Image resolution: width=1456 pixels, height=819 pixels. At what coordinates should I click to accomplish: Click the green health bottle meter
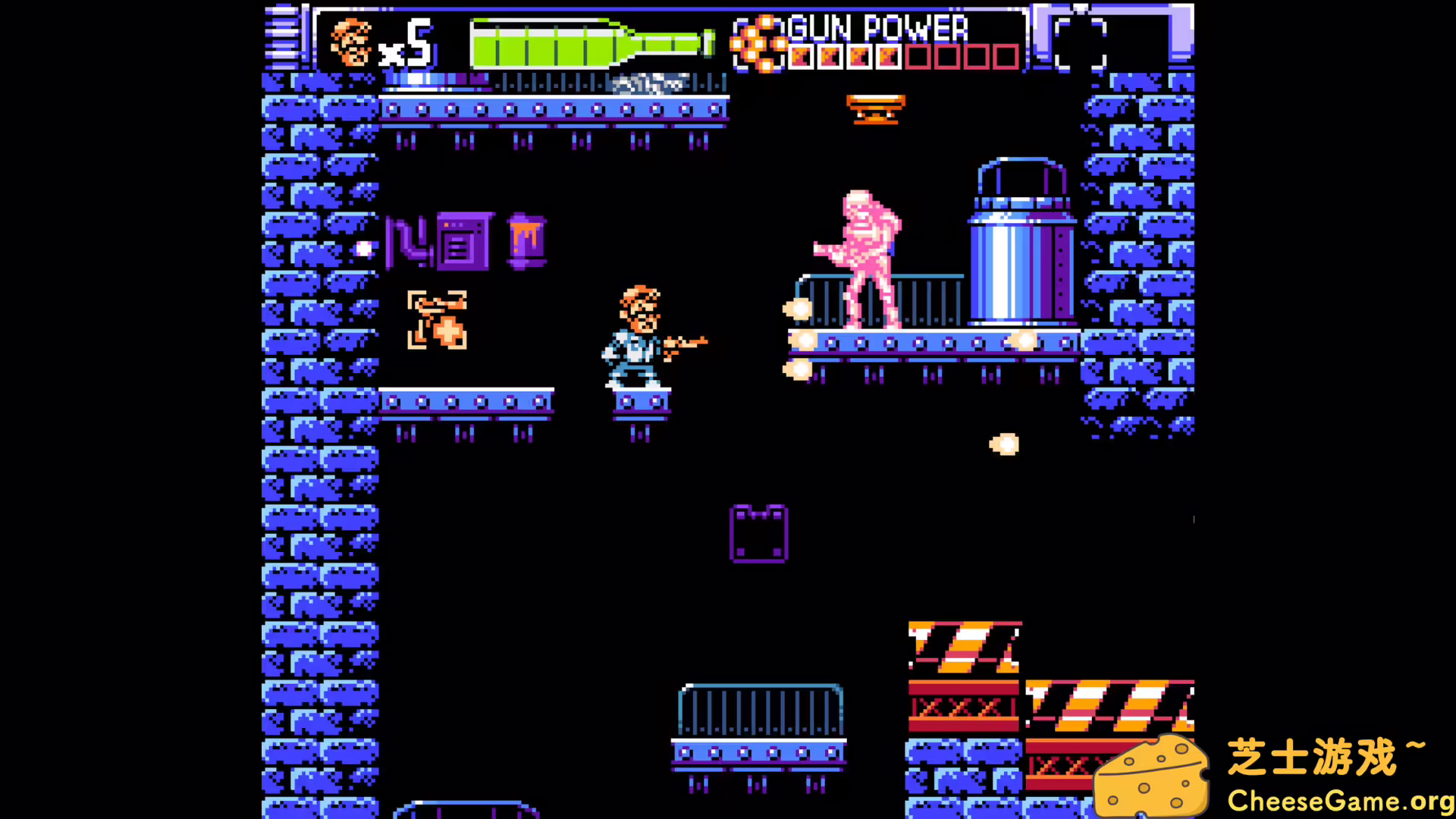coord(591,44)
